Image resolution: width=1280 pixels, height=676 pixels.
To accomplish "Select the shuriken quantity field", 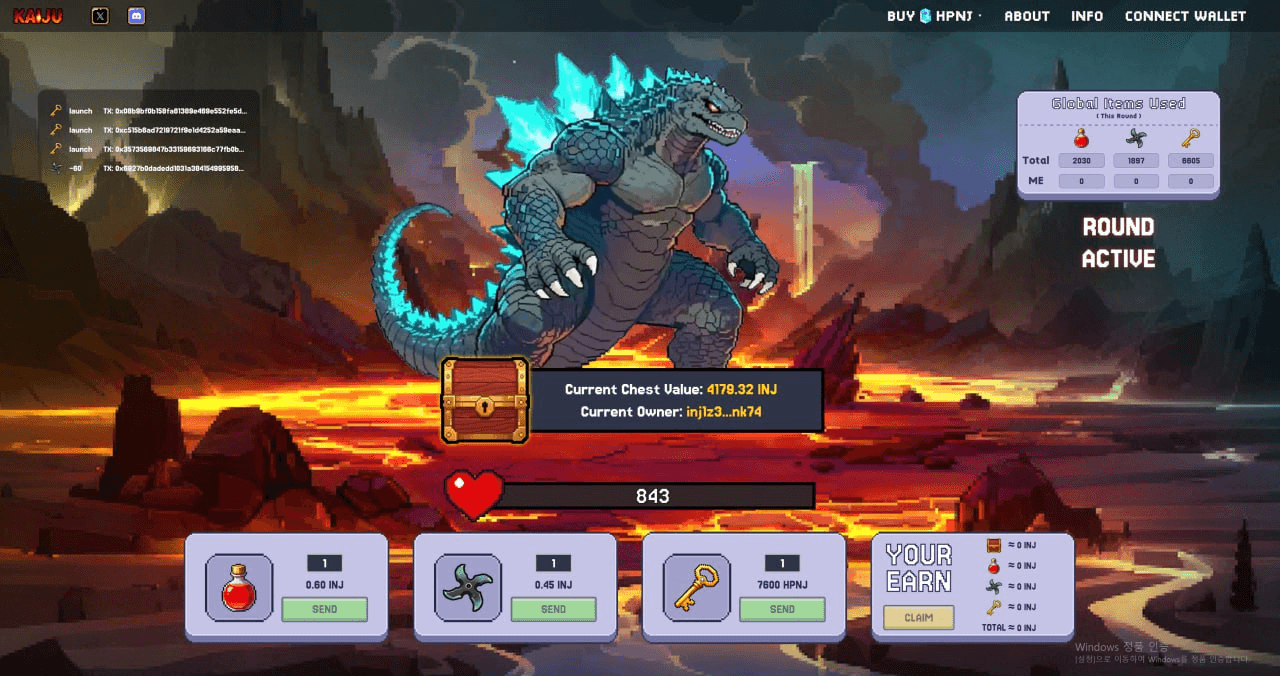I will [553, 563].
